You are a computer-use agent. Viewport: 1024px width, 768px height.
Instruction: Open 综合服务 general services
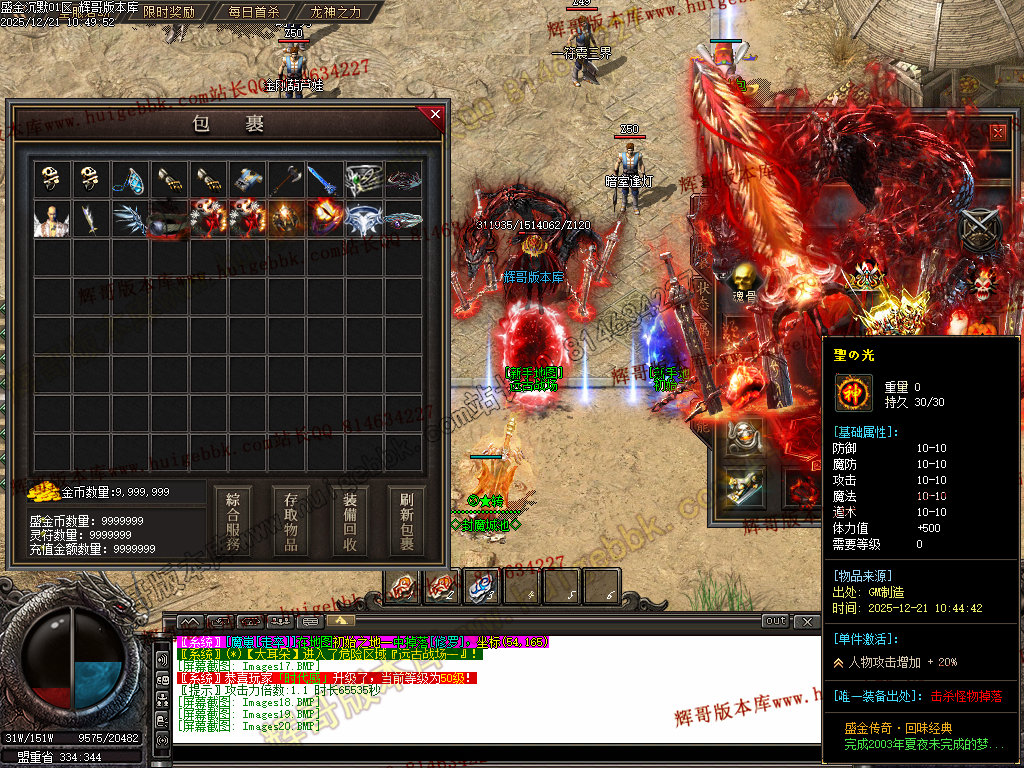point(233,522)
